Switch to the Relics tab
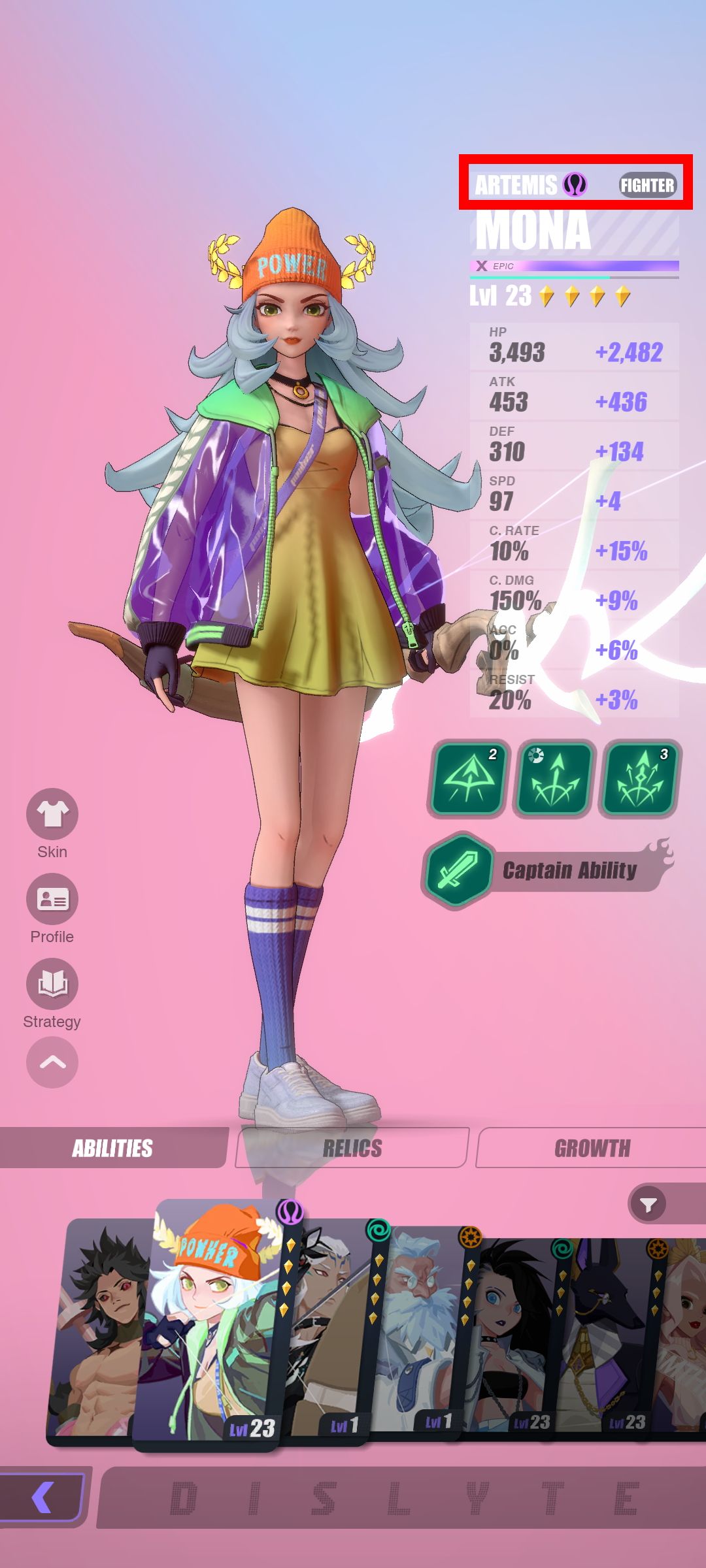 [352, 1148]
